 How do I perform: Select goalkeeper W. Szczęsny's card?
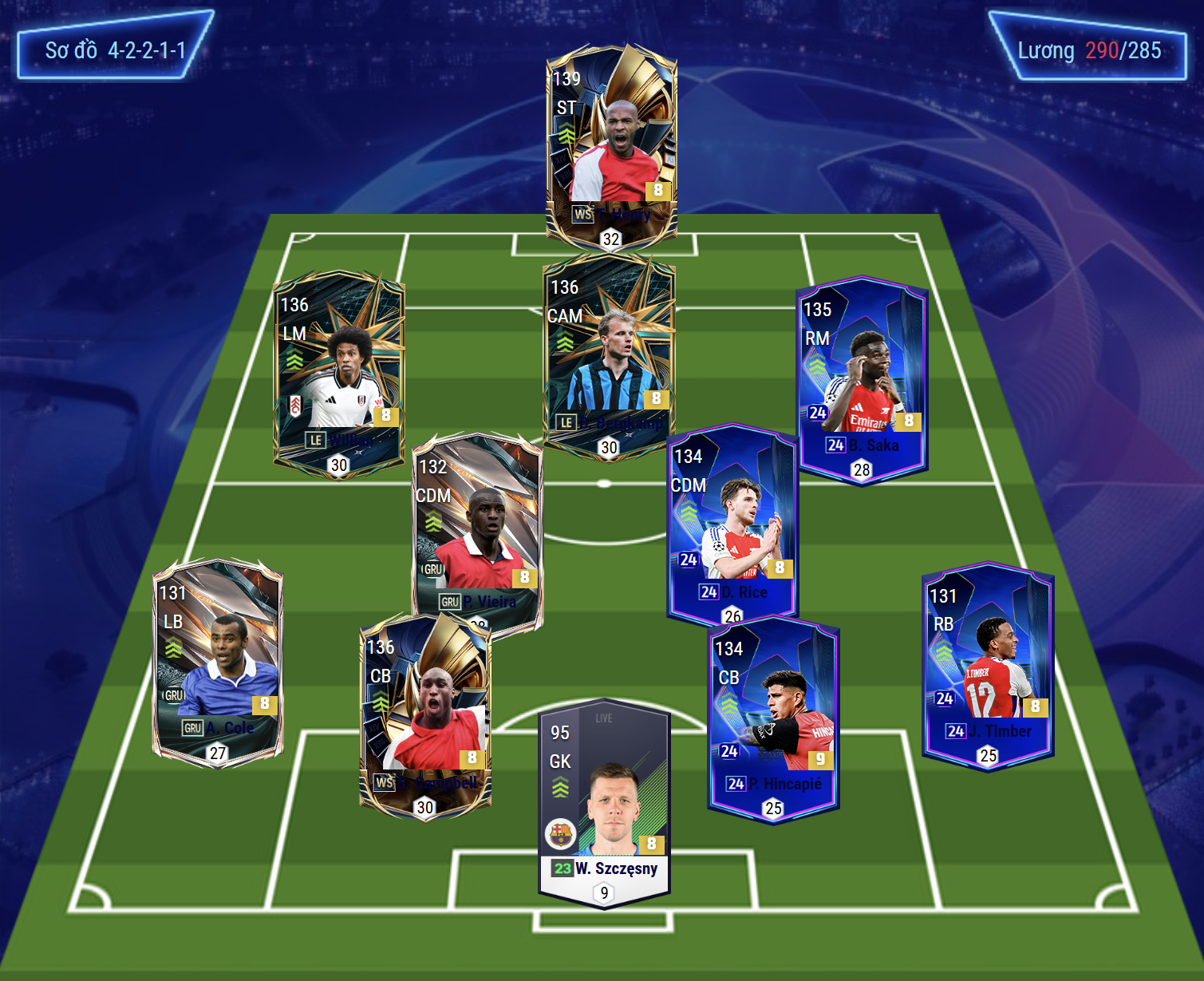click(x=604, y=802)
